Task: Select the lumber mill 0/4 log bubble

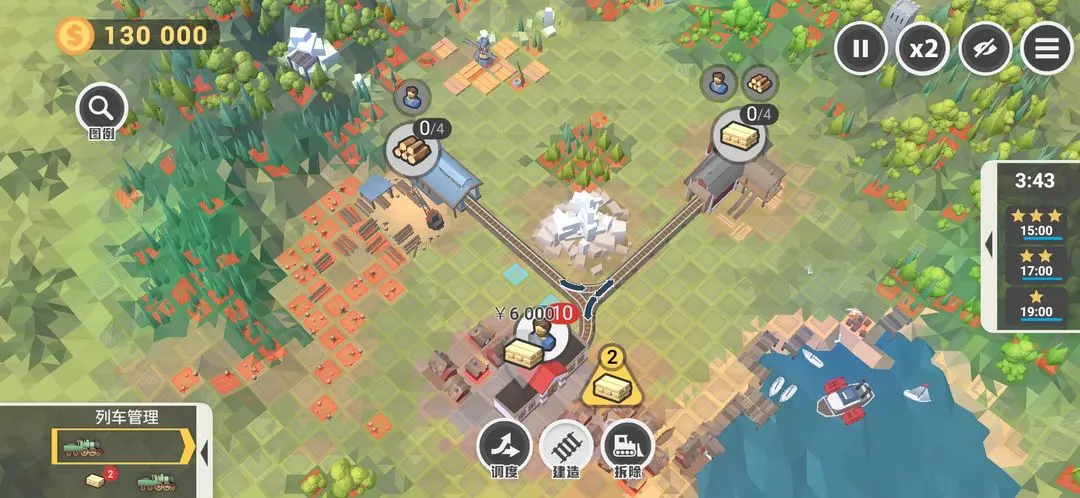Action: [x=413, y=148]
